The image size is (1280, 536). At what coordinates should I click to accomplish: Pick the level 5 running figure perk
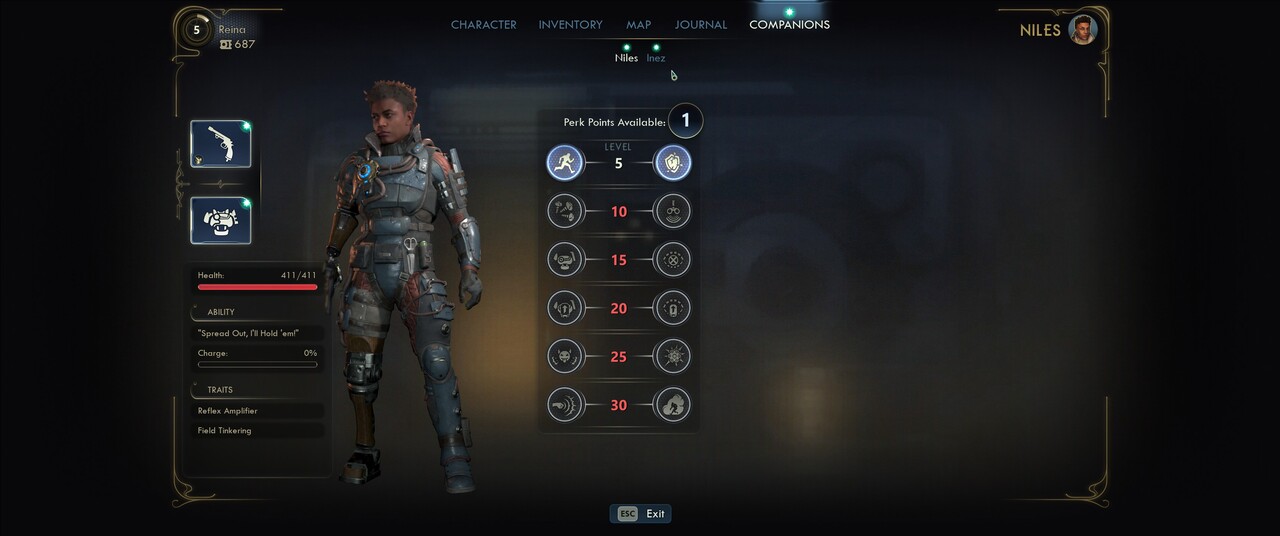point(565,163)
